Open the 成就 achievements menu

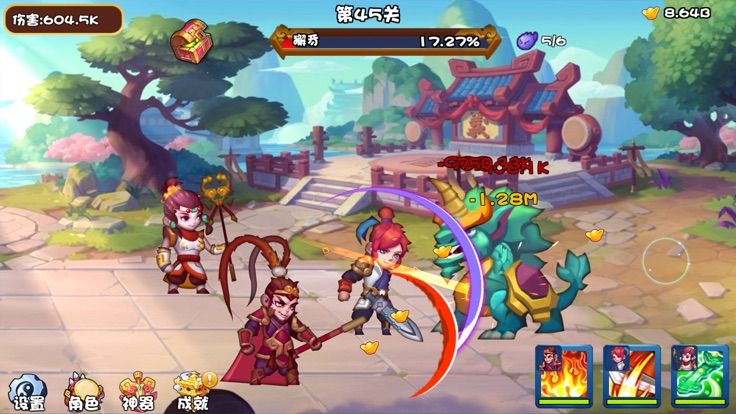point(193,392)
